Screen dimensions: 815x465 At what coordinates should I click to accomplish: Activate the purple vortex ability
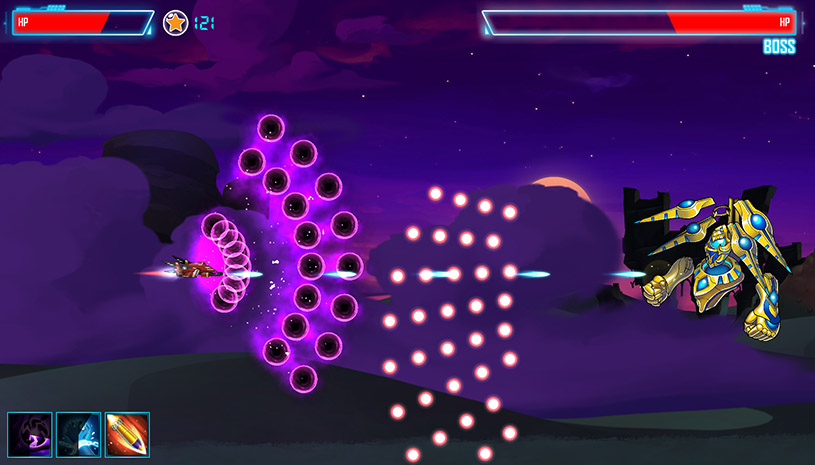pyautogui.click(x=30, y=434)
